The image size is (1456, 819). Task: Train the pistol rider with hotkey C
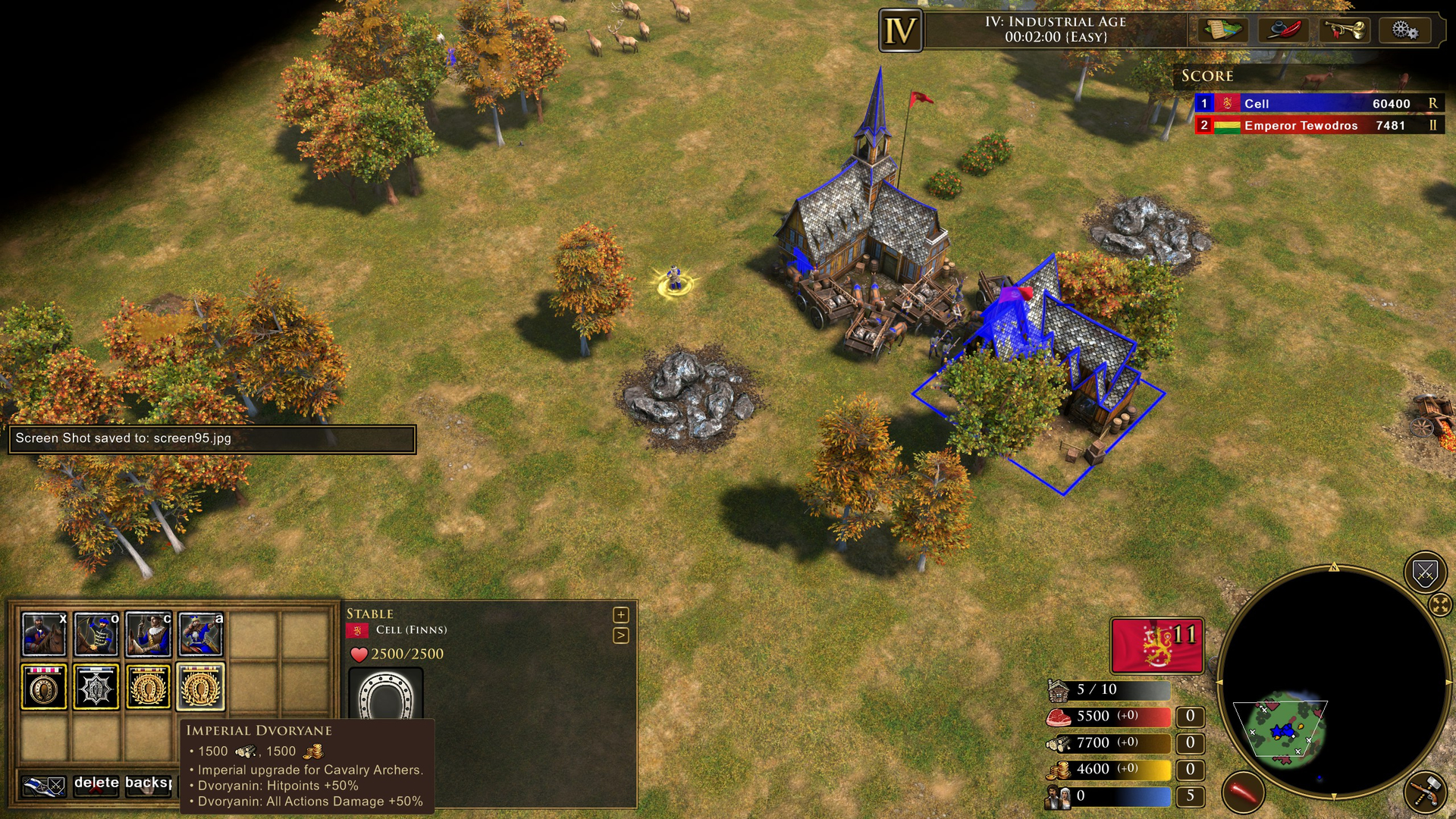click(149, 634)
